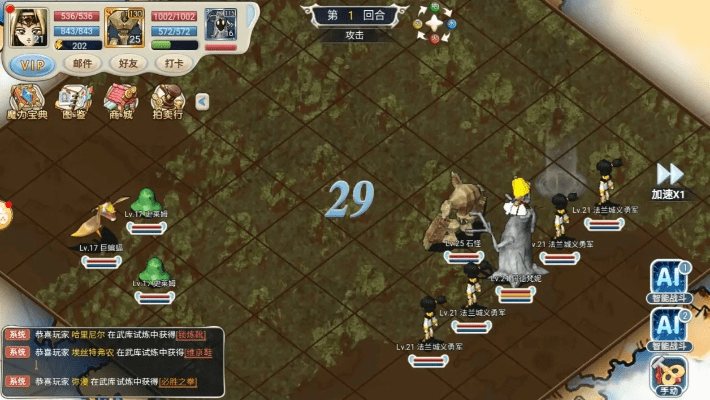This screenshot has width=710, height=400.
Task: Collapse the top menu icon row arrow
Action: 202,100
